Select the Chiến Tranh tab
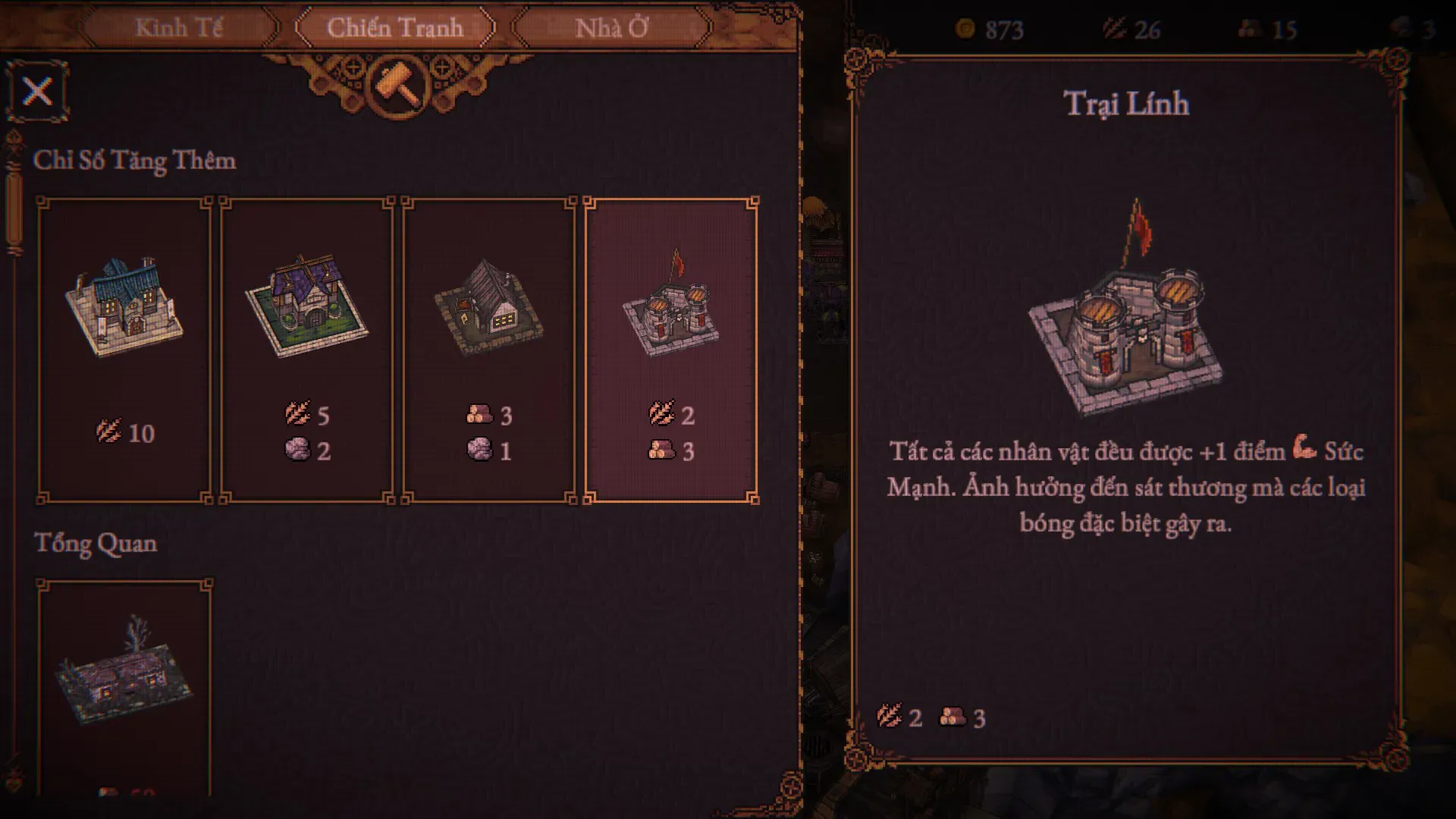This screenshot has width=1456, height=819. click(x=394, y=28)
